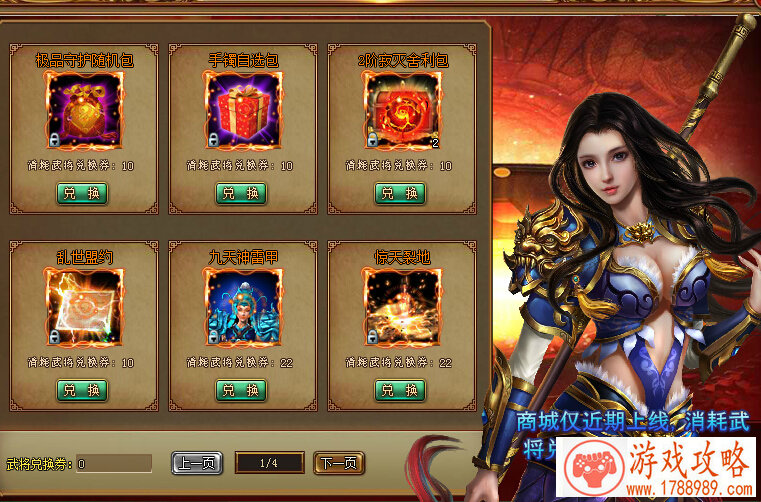
Task: Exchange vouchers for 乱世盟约
Action: click(82, 390)
